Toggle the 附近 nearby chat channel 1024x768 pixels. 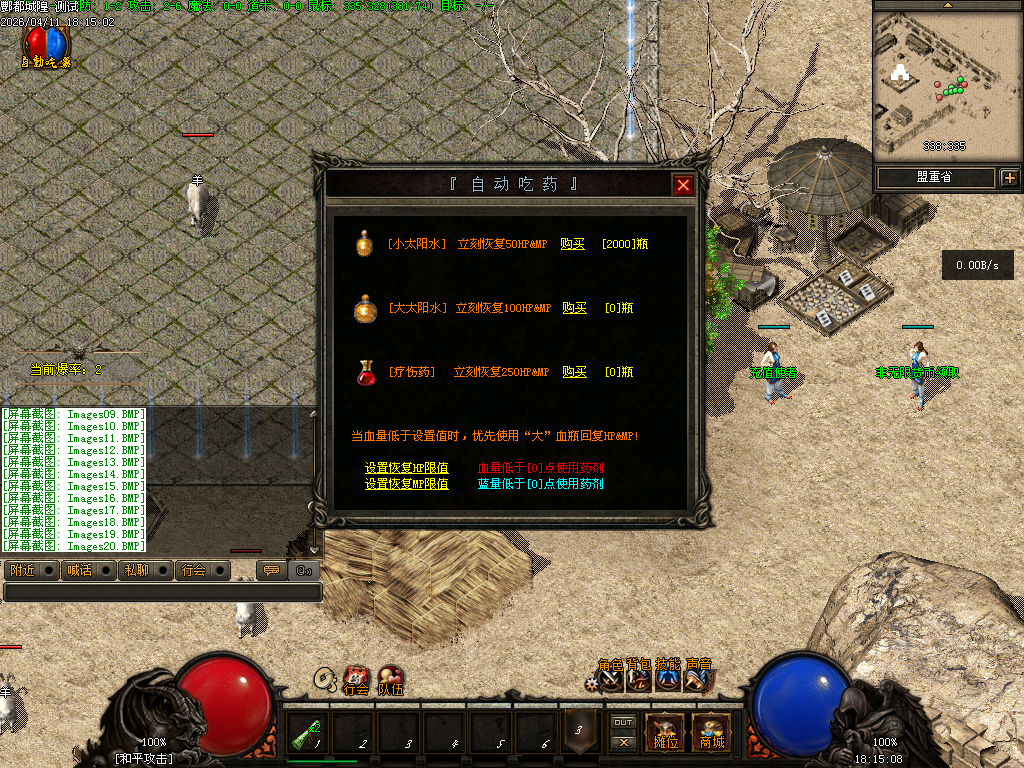tap(30, 570)
